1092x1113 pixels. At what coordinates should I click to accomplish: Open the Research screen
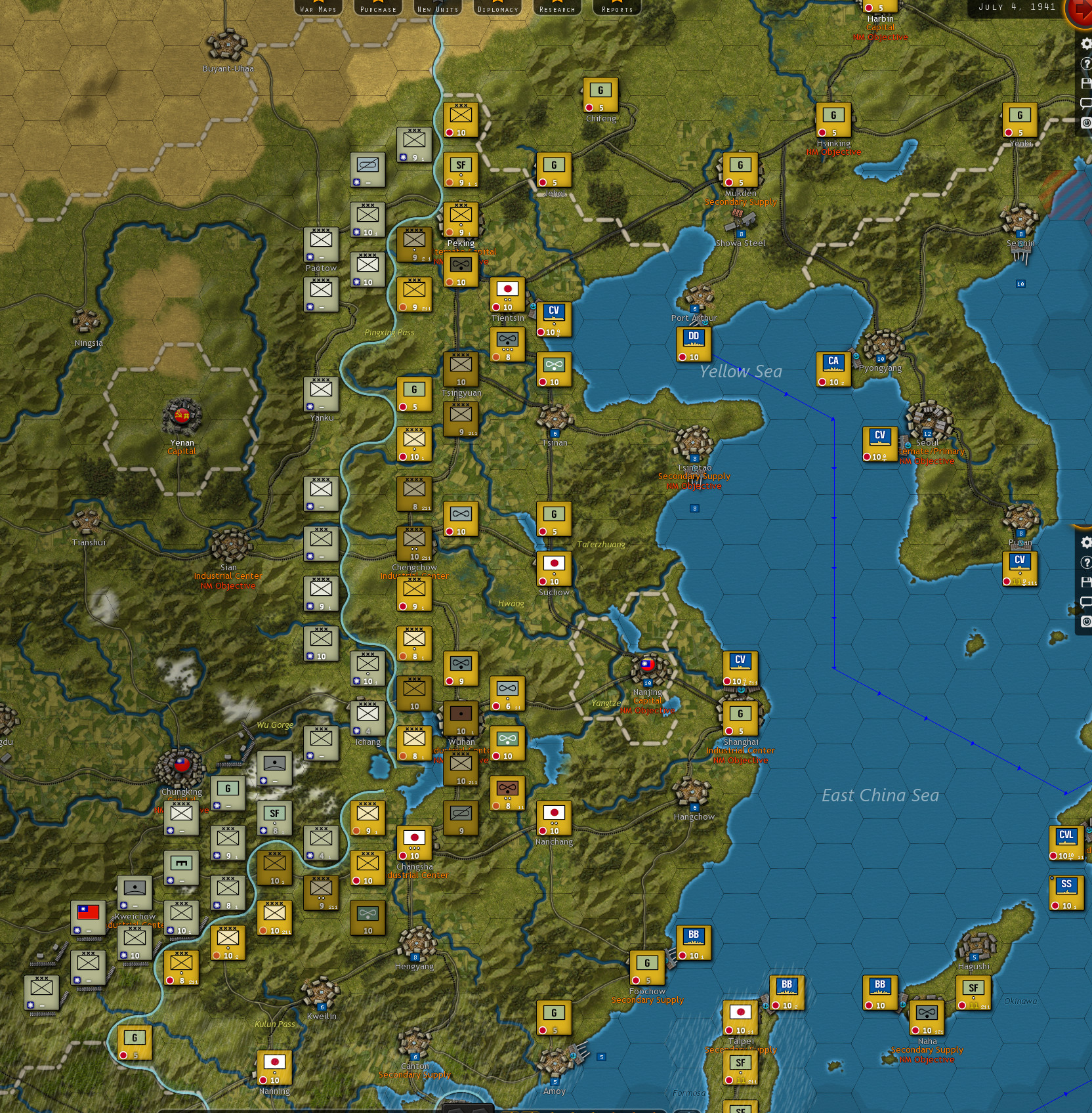(x=557, y=9)
